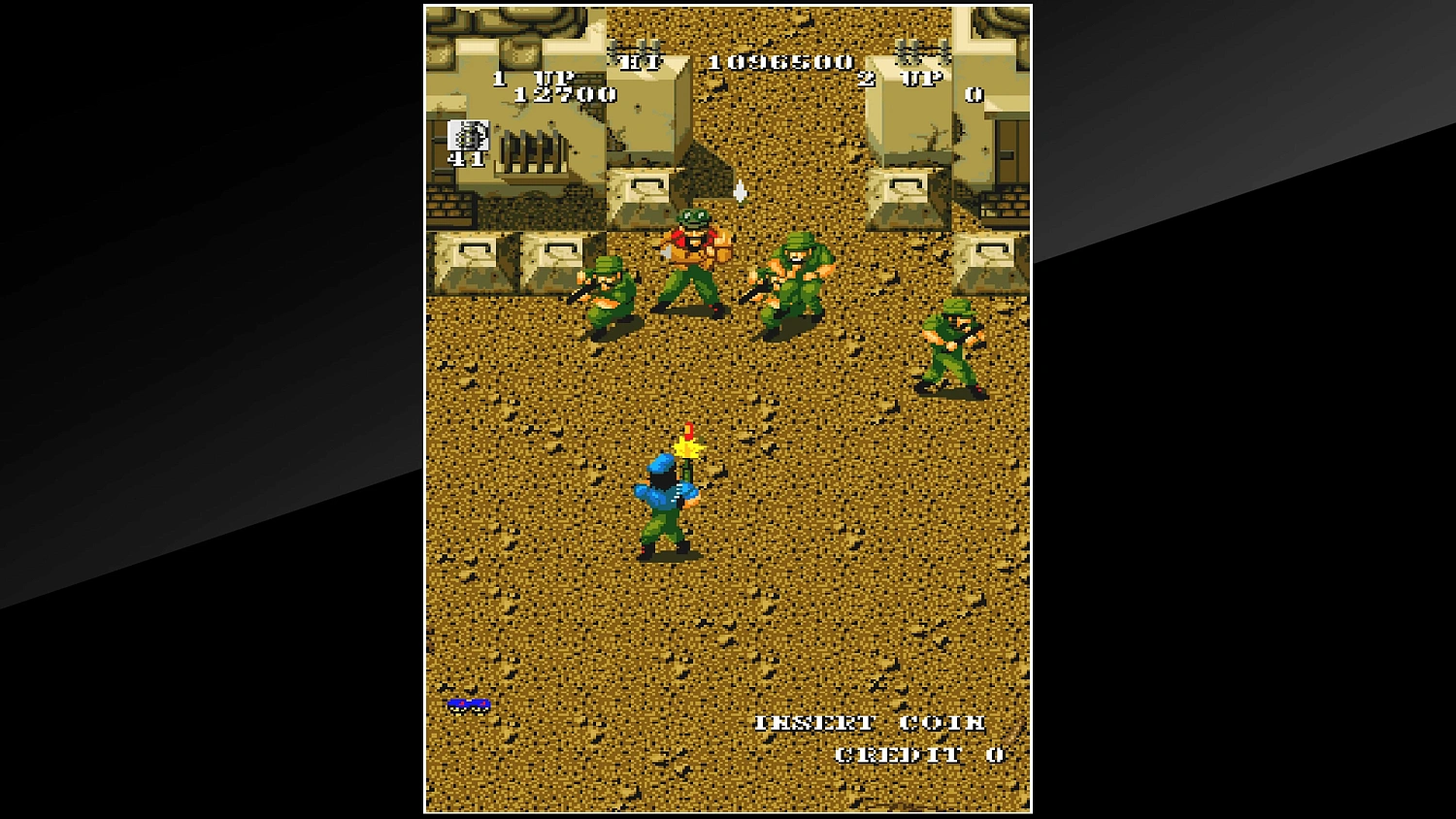This screenshot has height=819, width=1456.
Task: Toggle the 2 UP player indicator
Action: coord(903,81)
